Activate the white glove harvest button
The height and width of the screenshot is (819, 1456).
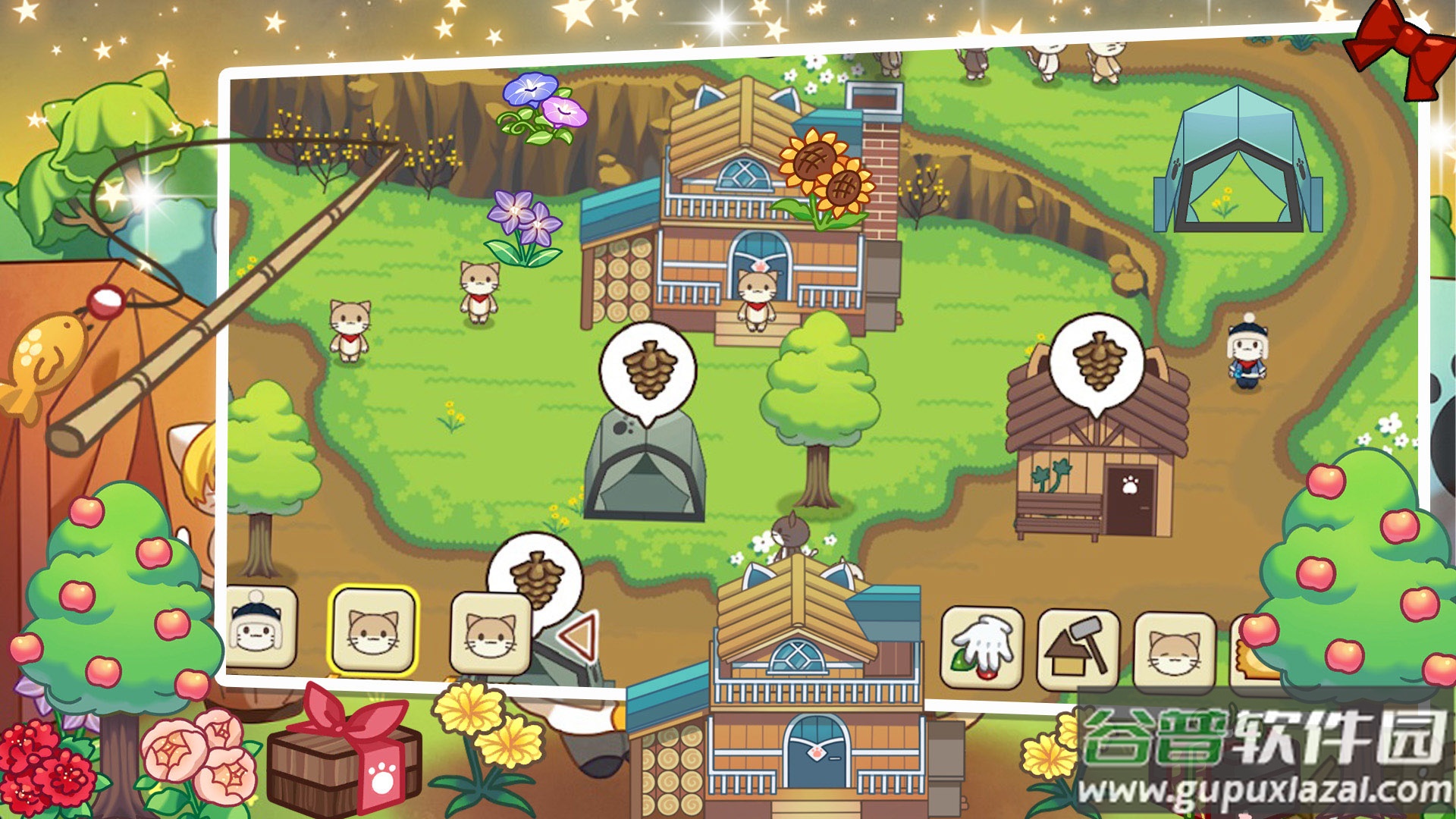tap(982, 648)
